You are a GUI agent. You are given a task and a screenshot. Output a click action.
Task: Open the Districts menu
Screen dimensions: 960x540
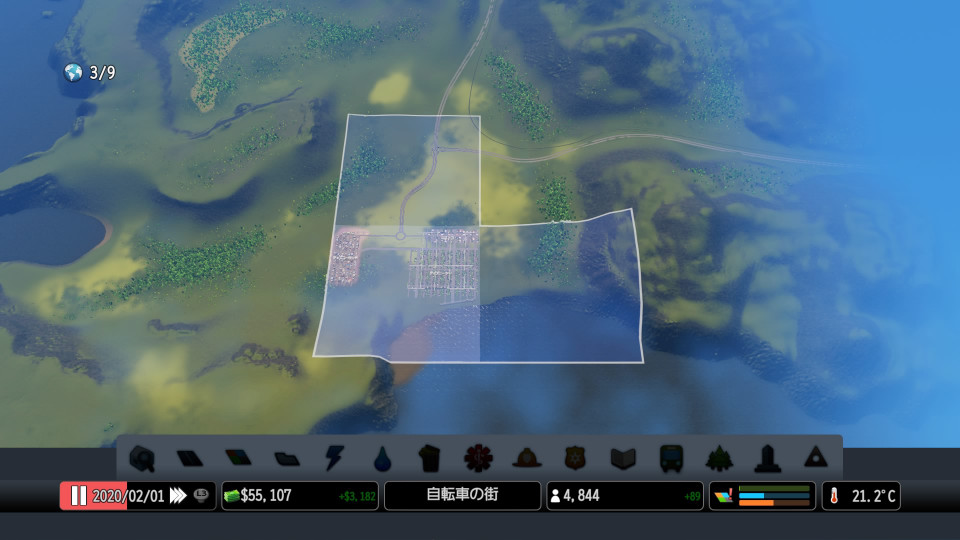pyautogui.click(x=286, y=458)
